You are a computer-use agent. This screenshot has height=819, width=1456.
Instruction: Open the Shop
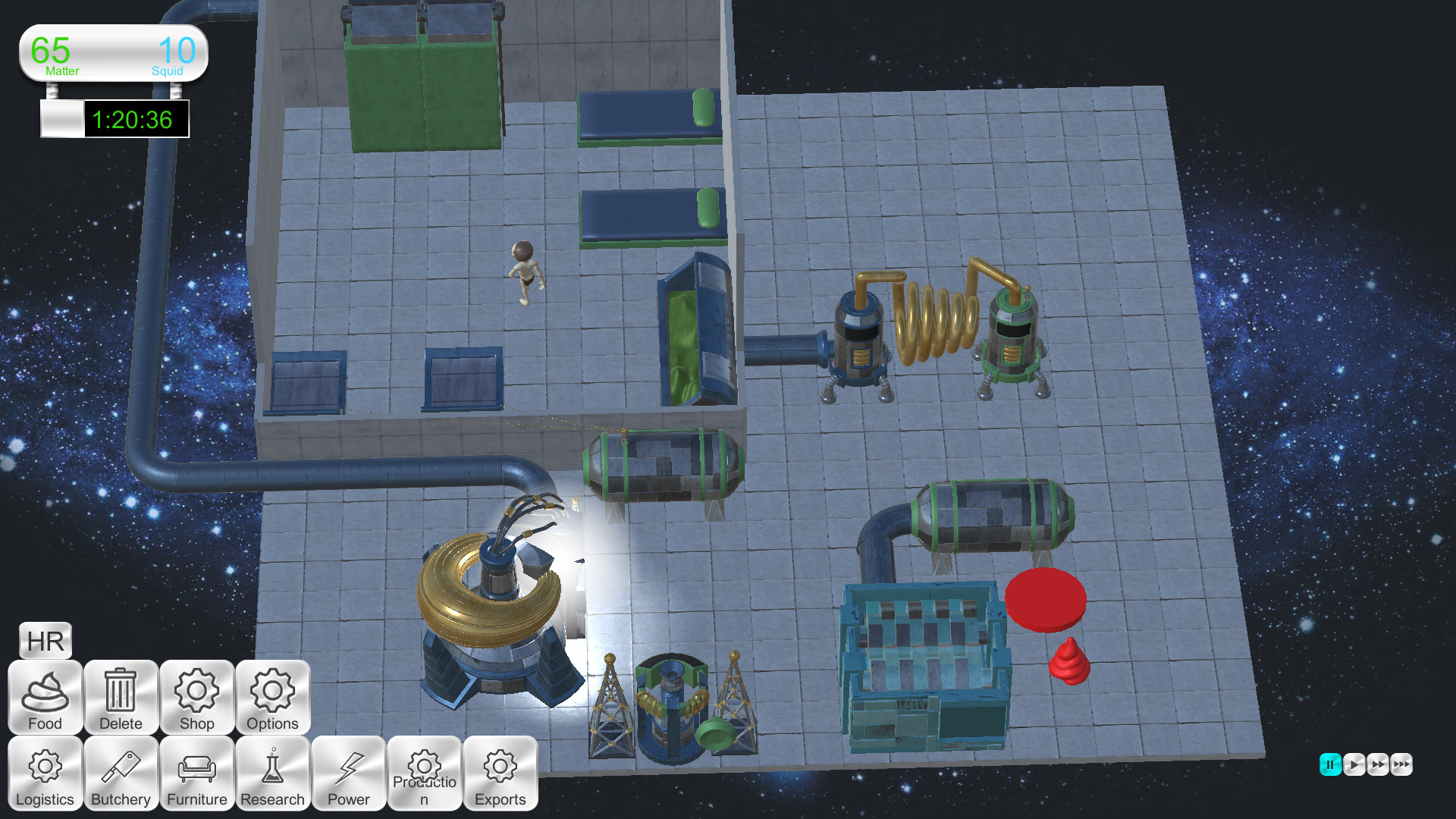tap(196, 698)
